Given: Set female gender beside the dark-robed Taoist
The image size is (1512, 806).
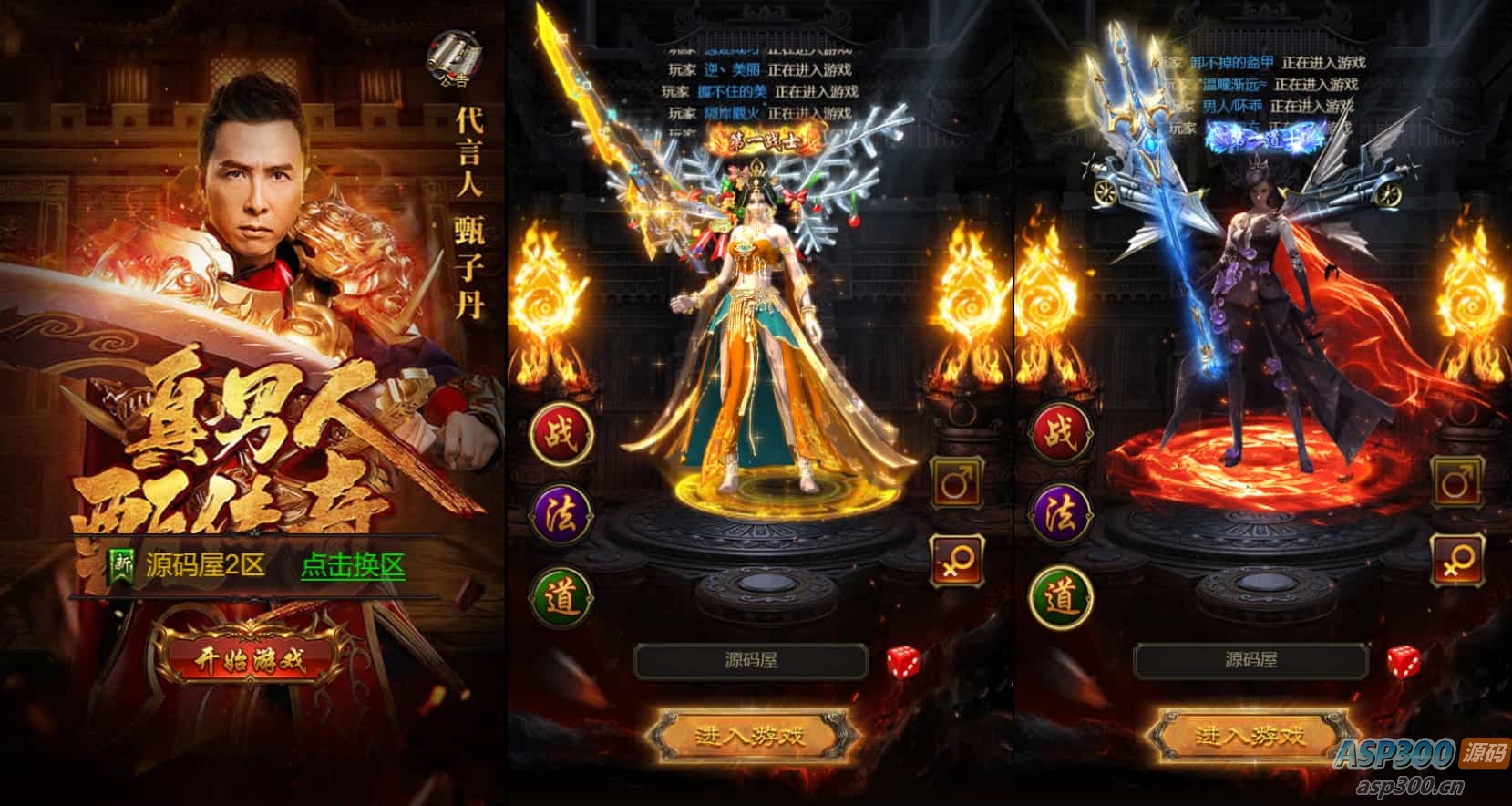Looking at the screenshot, I should [1456, 560].
